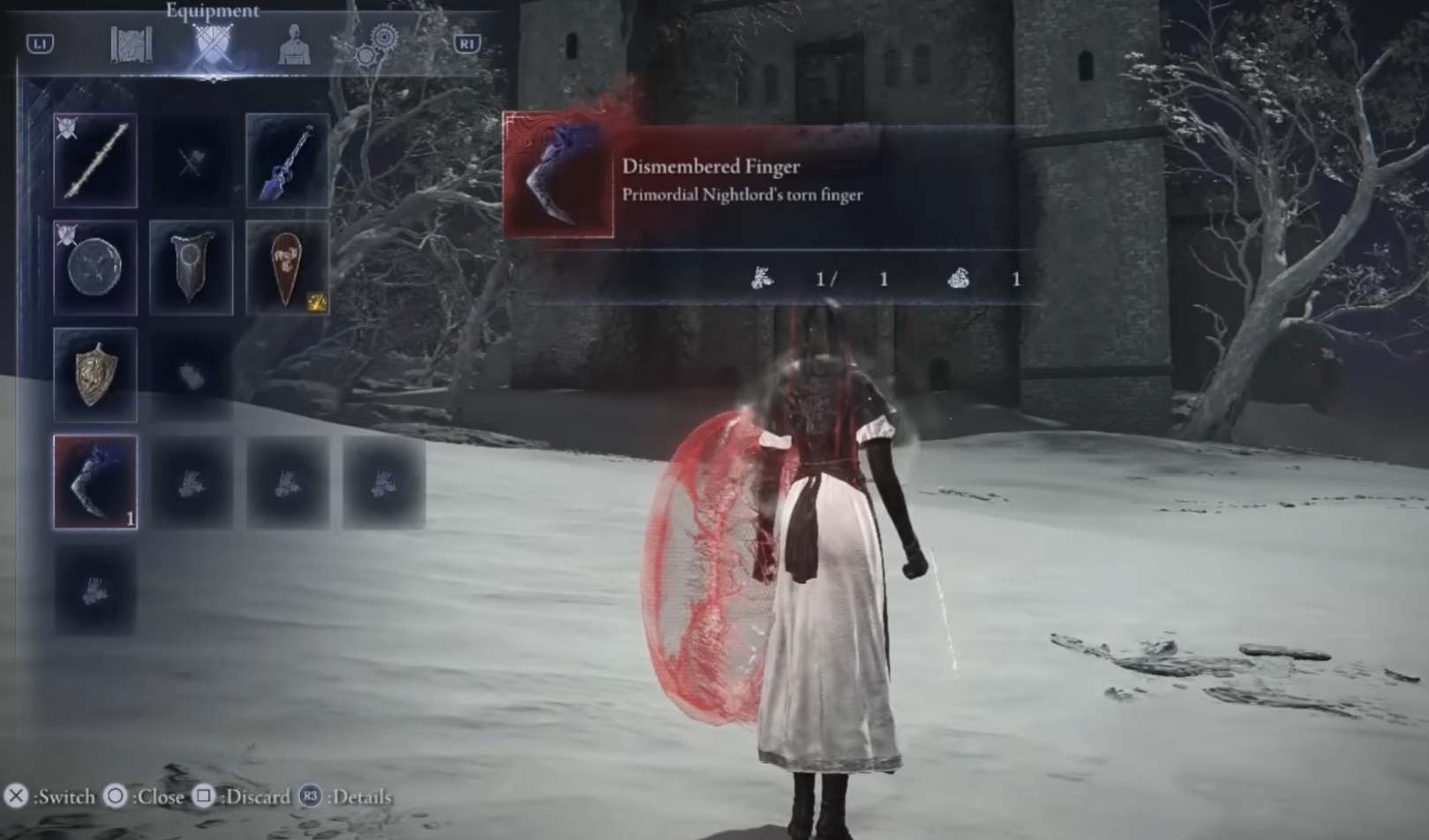
Task: Select the red leather kite shield
Action: coord(287,267)
